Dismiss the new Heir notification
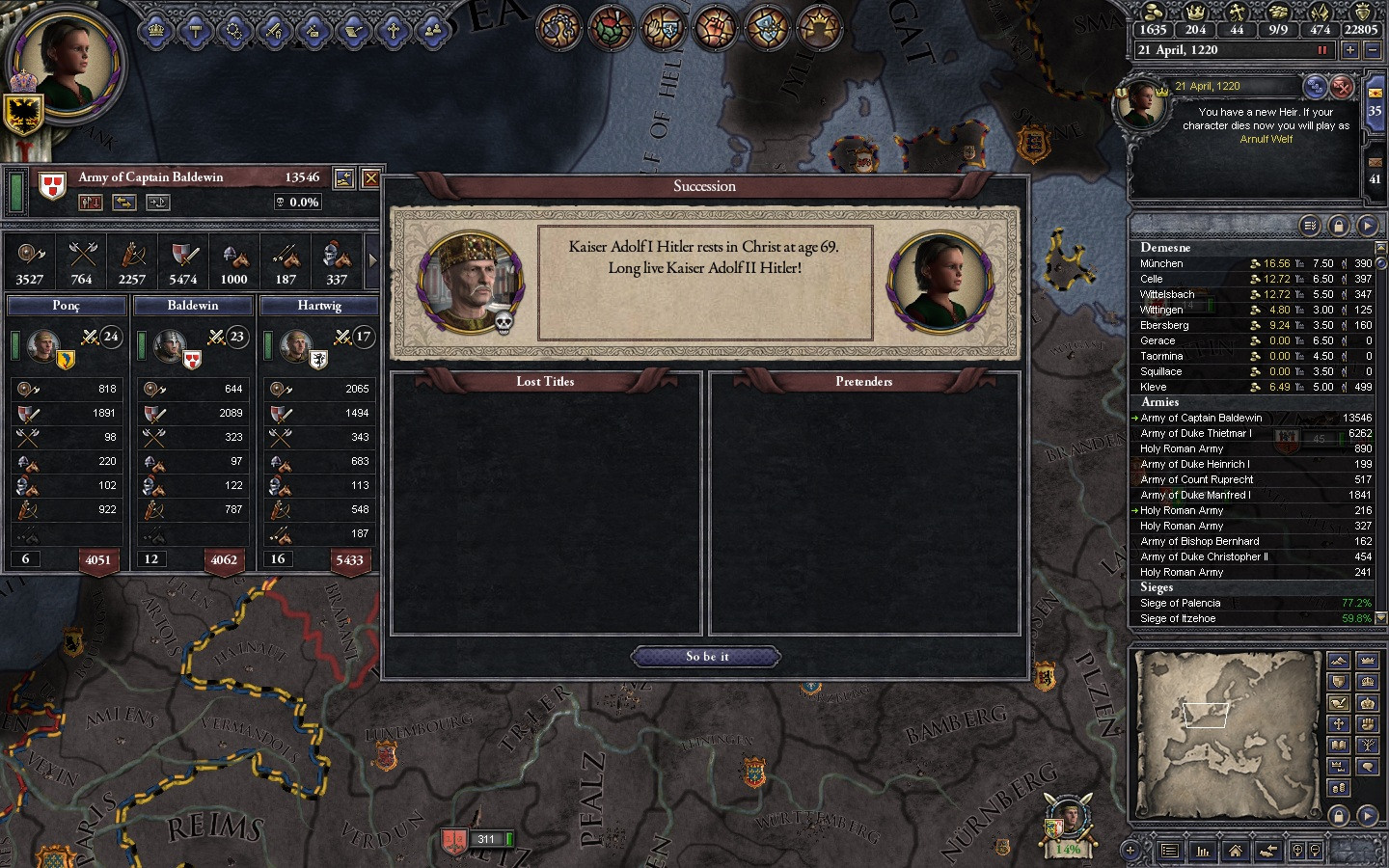The width and height of the screenshot is (1389, 868). click(x=1342, y=88)
